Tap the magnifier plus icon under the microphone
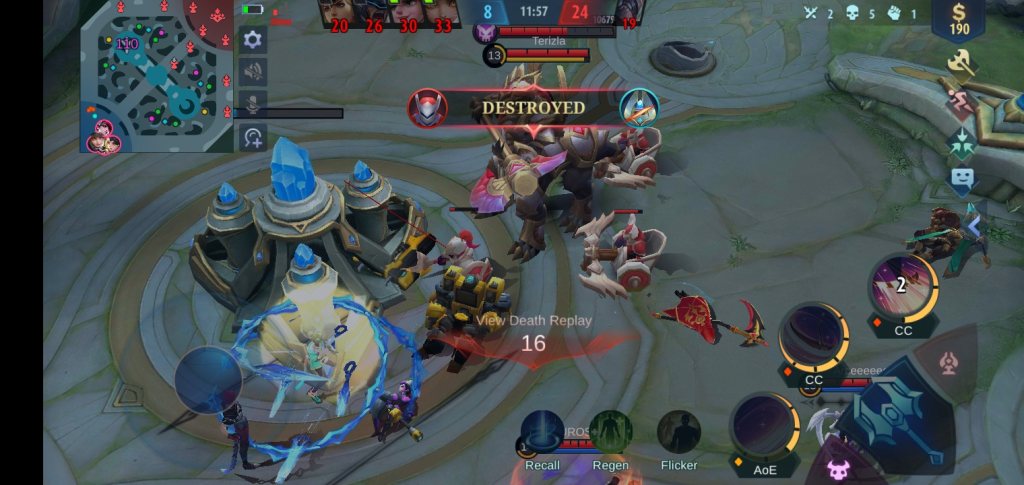The width and height of the screenshot is (1024, 485). coord(253,137)
